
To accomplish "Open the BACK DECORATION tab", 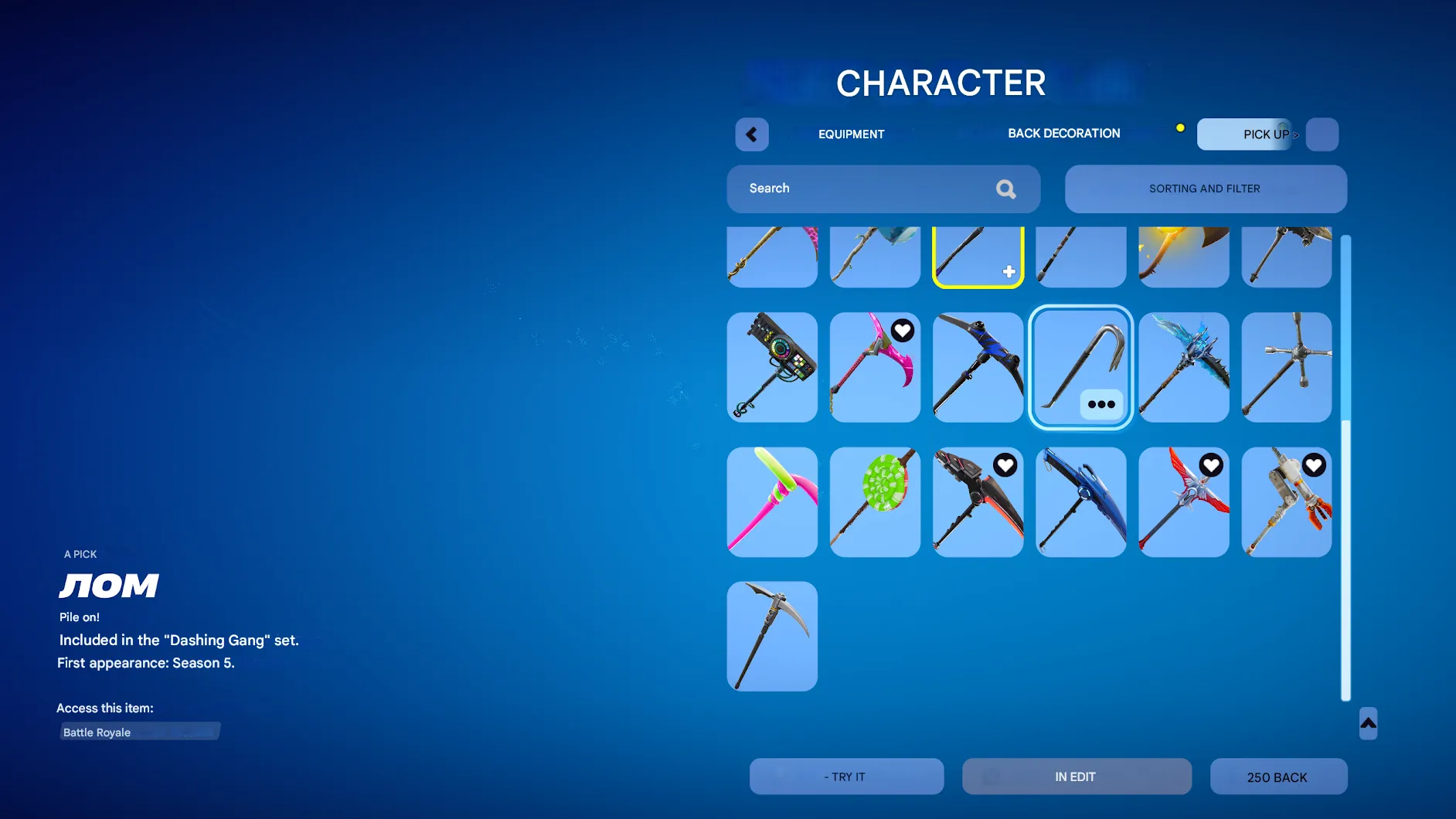I will [1063, 133].
